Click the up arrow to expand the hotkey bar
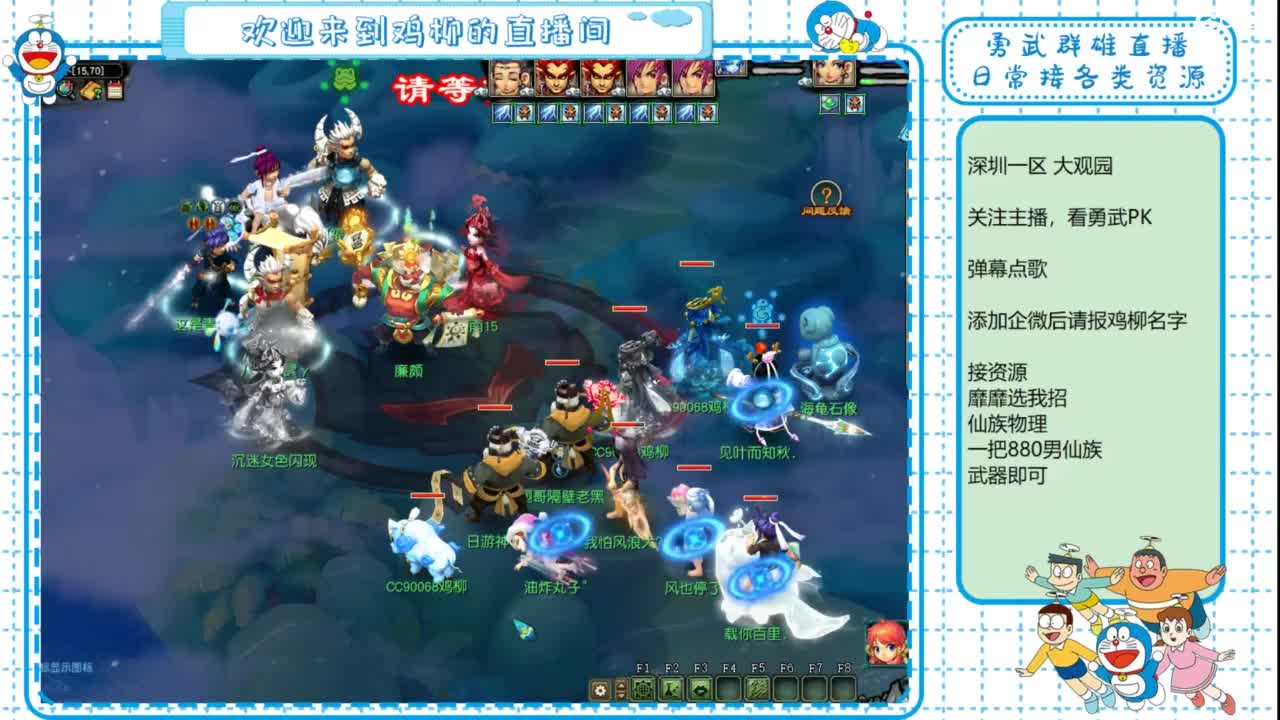The width and height of the screenshot is (1280, 720). [x=620, y=683]
